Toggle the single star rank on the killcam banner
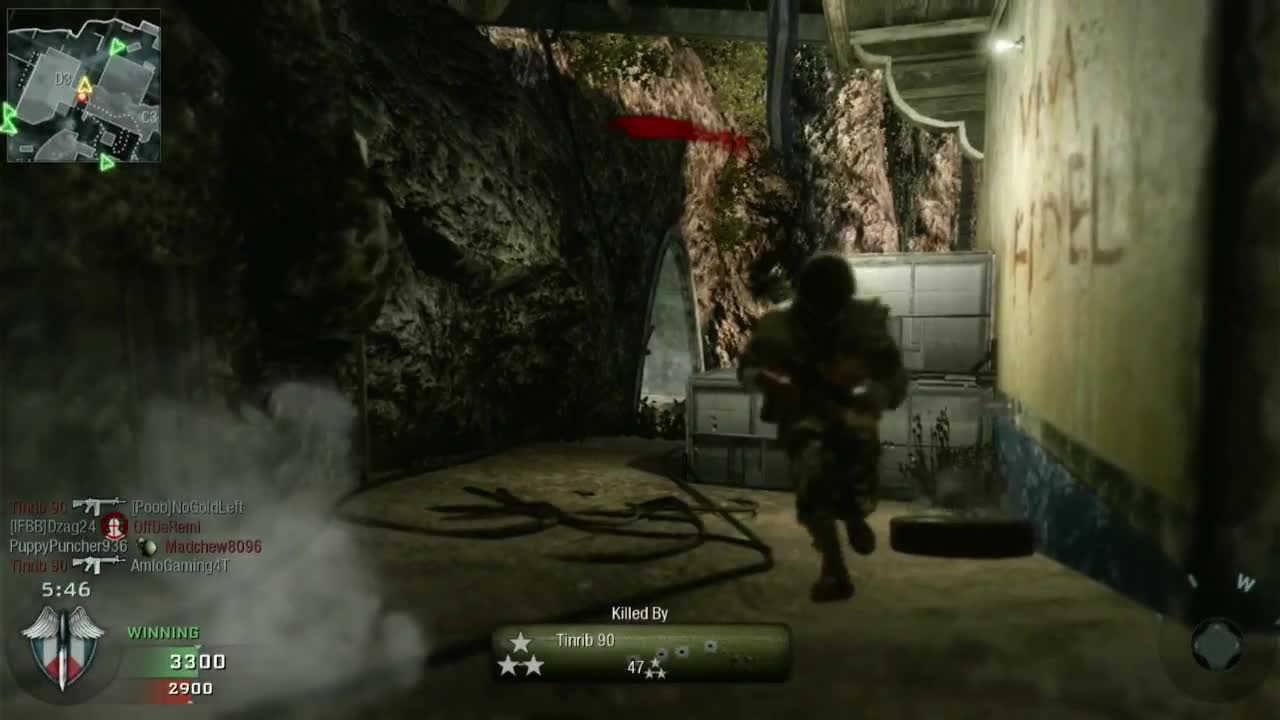The height and width of the screenshot is (720, 1280). [x=520, y=641]
